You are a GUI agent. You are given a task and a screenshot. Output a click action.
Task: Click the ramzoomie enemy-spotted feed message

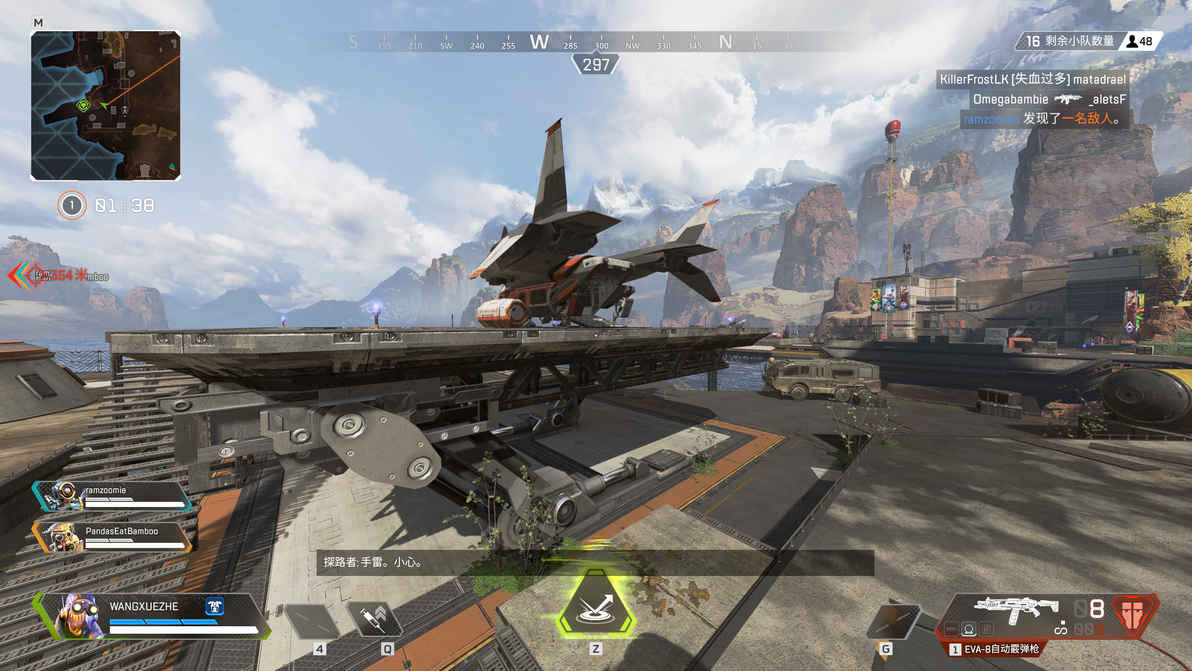(1044, 119)
